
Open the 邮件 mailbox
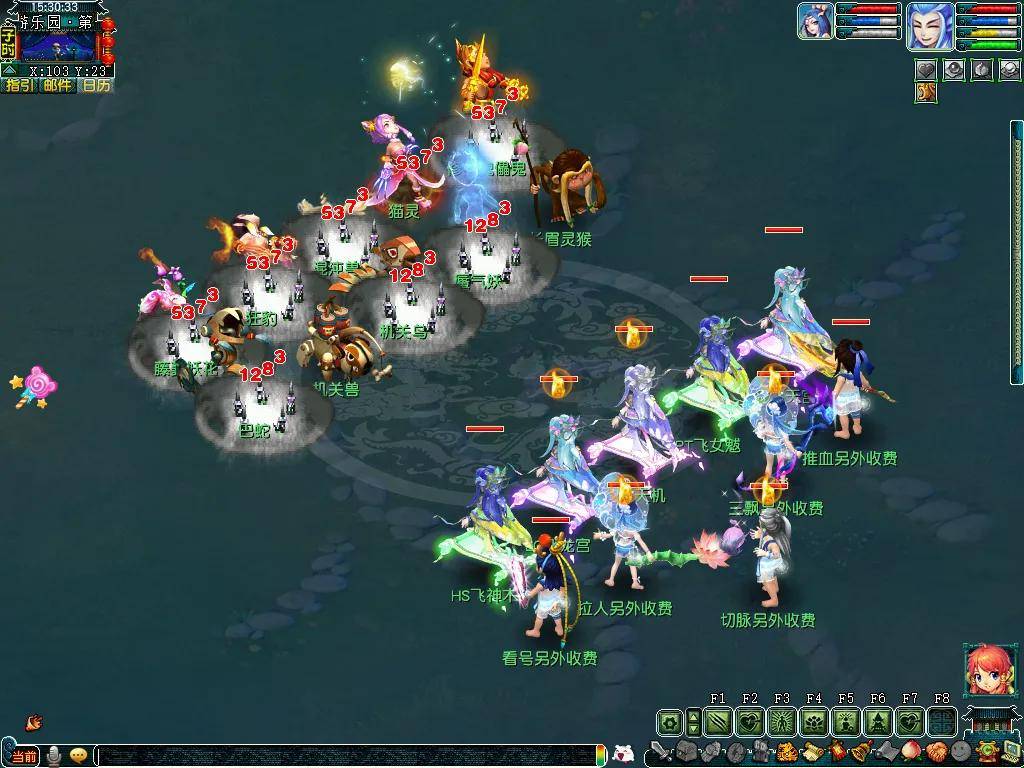[57, 86]
